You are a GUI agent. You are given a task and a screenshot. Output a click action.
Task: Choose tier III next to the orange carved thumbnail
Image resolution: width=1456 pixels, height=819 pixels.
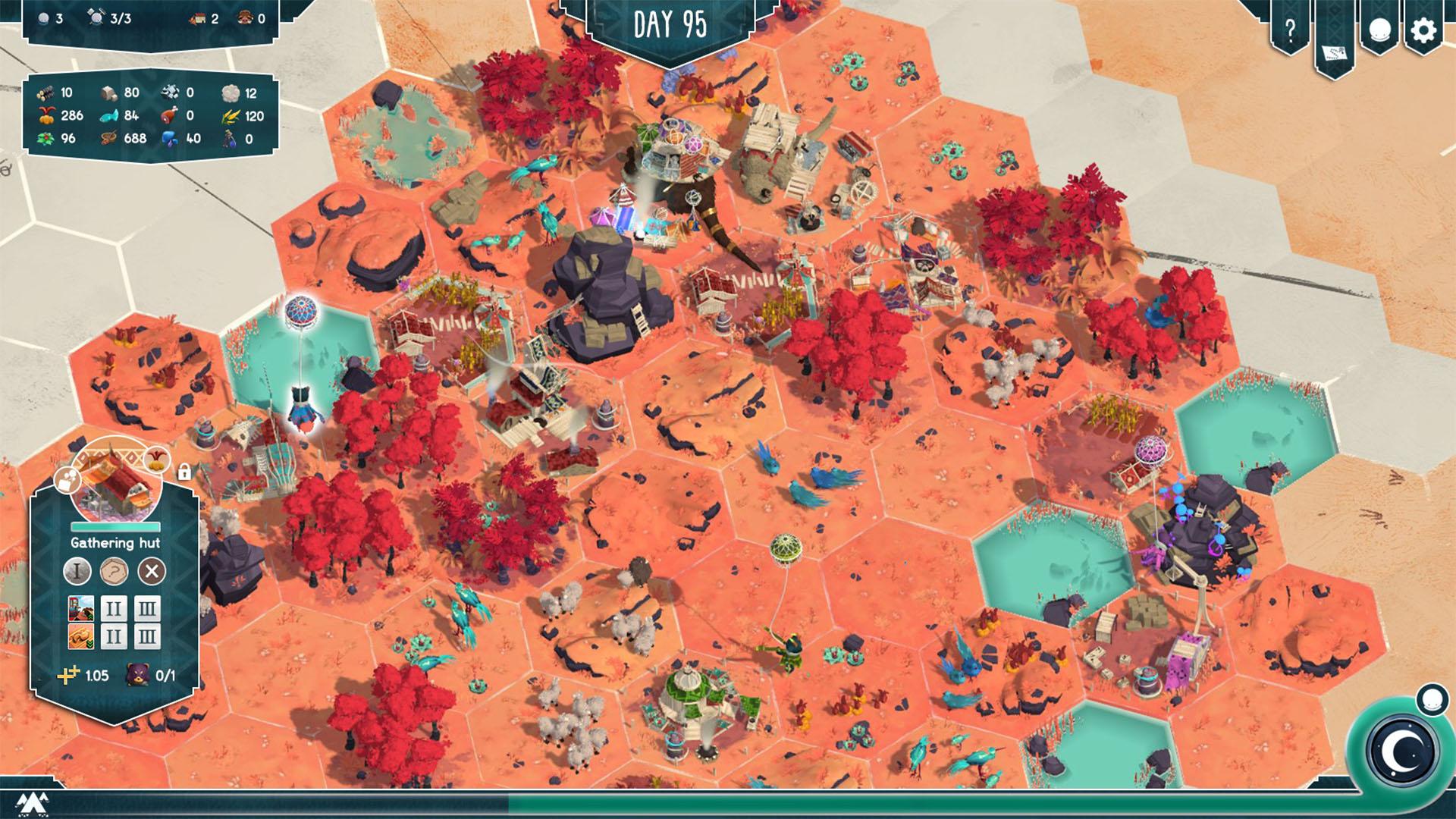click(147, 636)
